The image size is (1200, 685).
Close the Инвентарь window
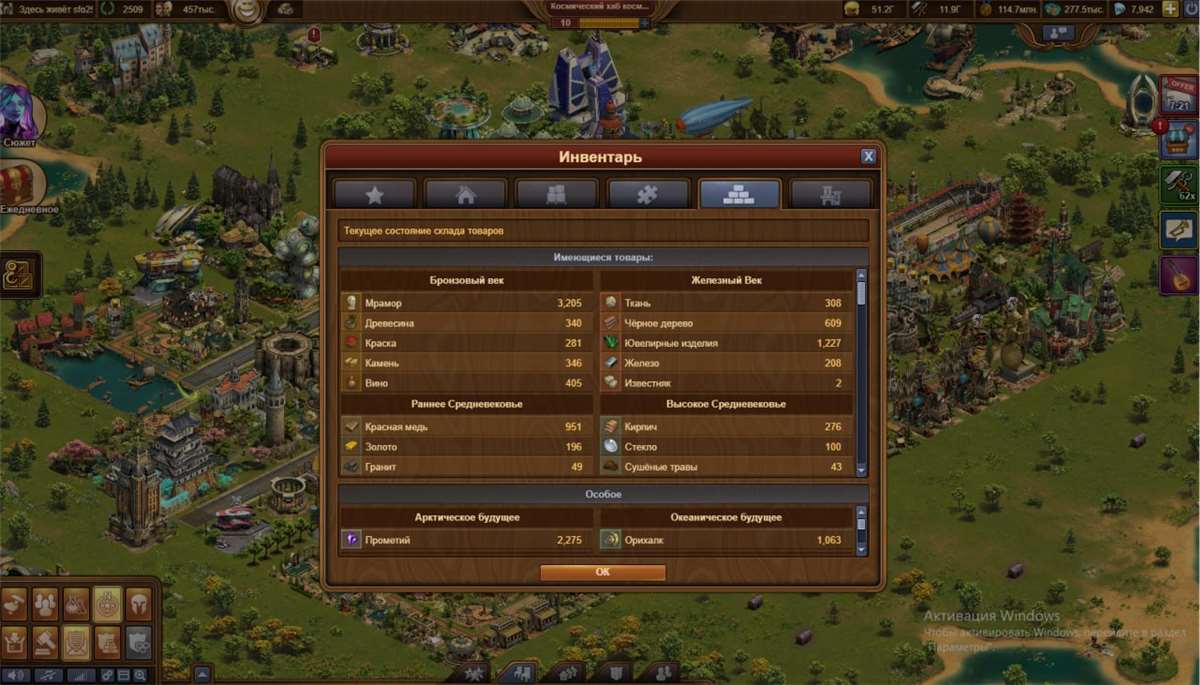pyautogui.click(x=868, y=156)
